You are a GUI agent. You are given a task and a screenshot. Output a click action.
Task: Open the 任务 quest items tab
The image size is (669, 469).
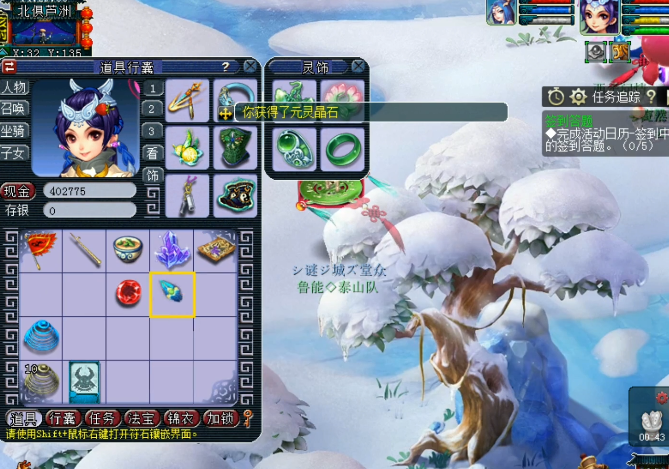101,418
